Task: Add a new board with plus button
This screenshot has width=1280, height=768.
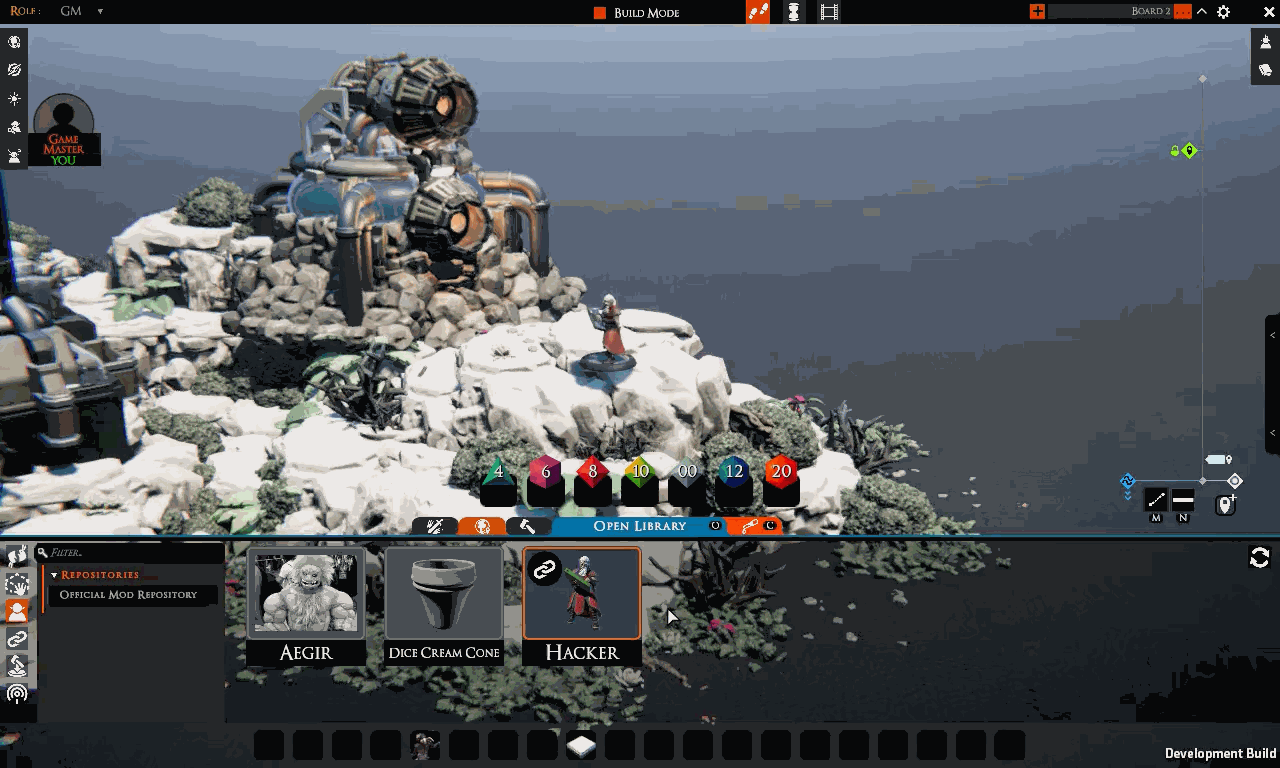Action: (1037, 12)
